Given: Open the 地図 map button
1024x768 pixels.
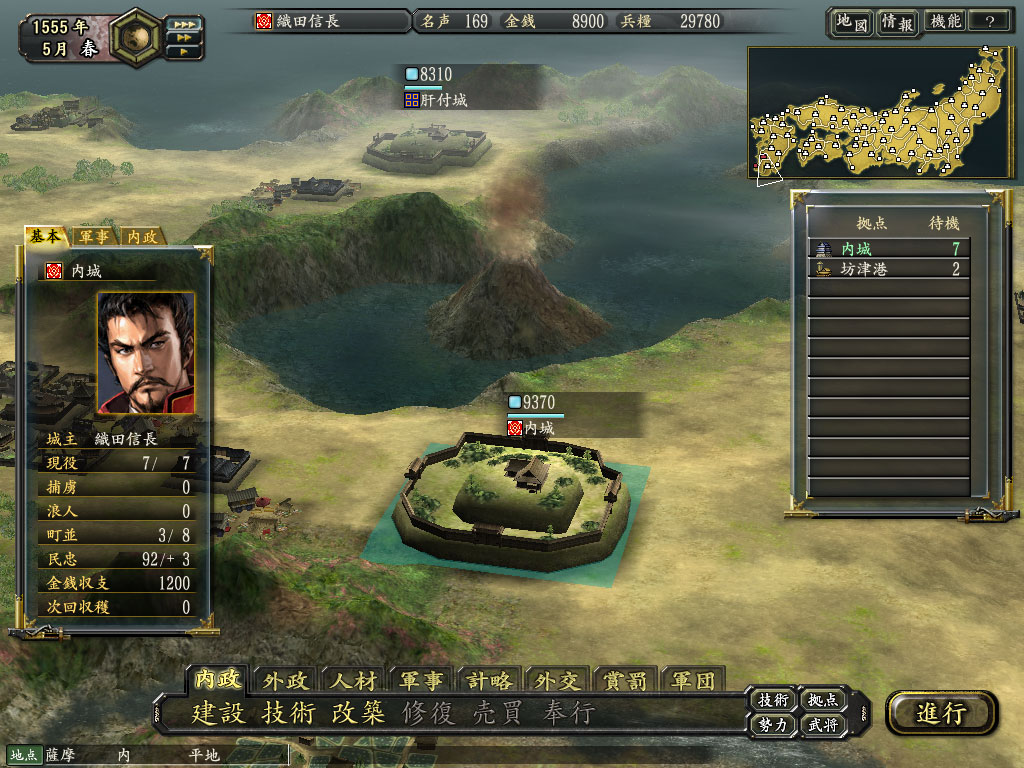Looking at the screenshot, I should (850, 22).
